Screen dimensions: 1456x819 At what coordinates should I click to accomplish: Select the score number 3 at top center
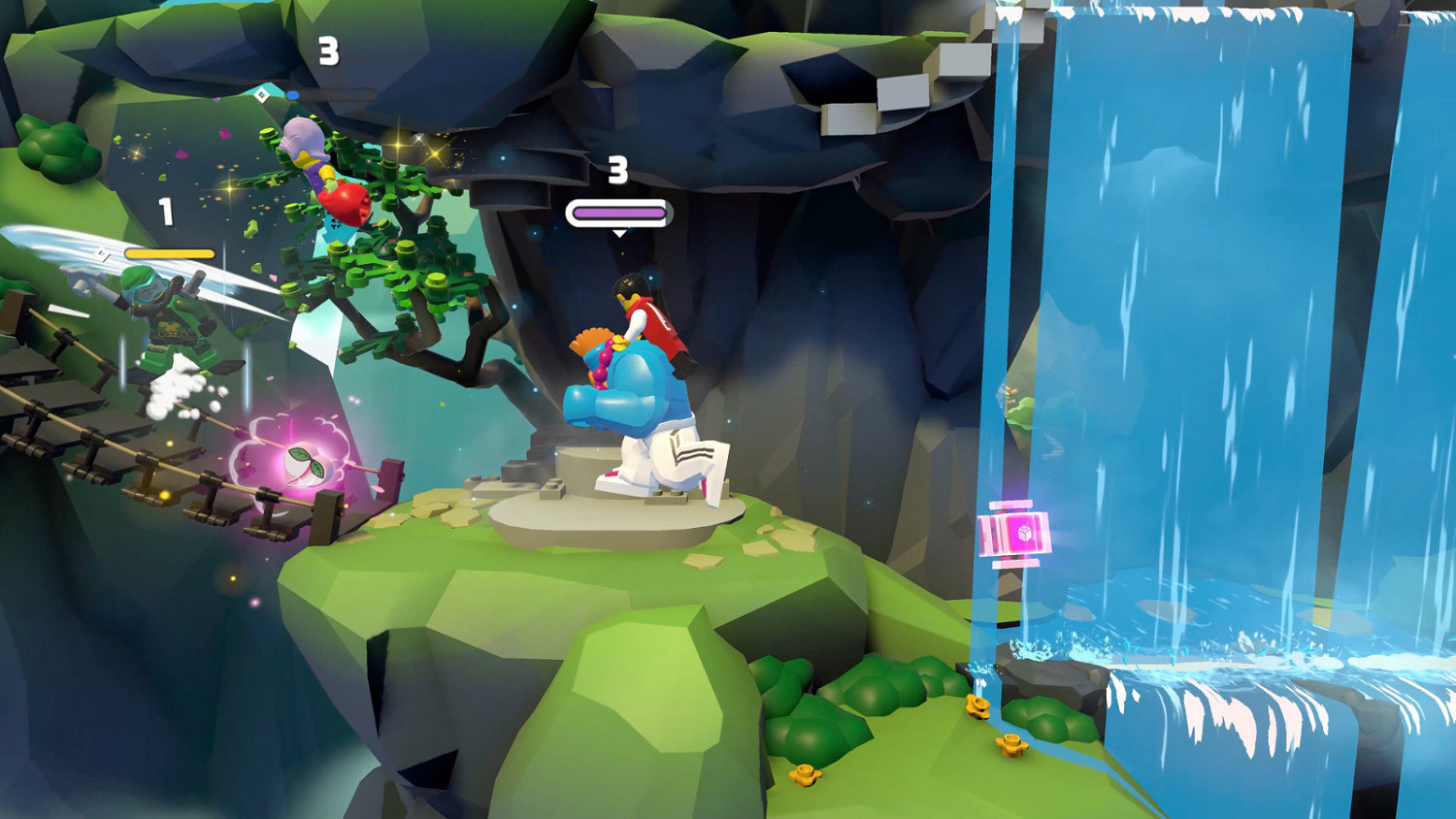pyautogui.click(x=620, y=170)
